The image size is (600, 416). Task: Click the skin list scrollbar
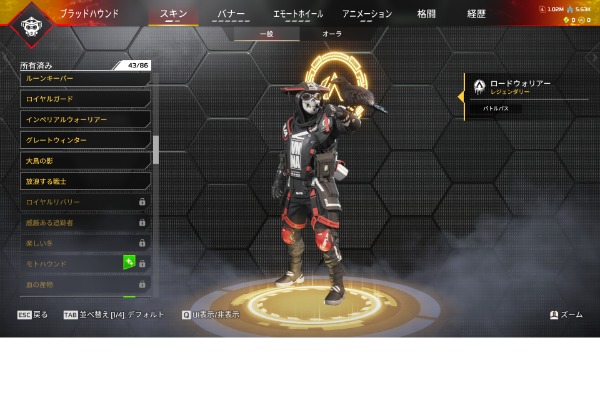[155, 150]
